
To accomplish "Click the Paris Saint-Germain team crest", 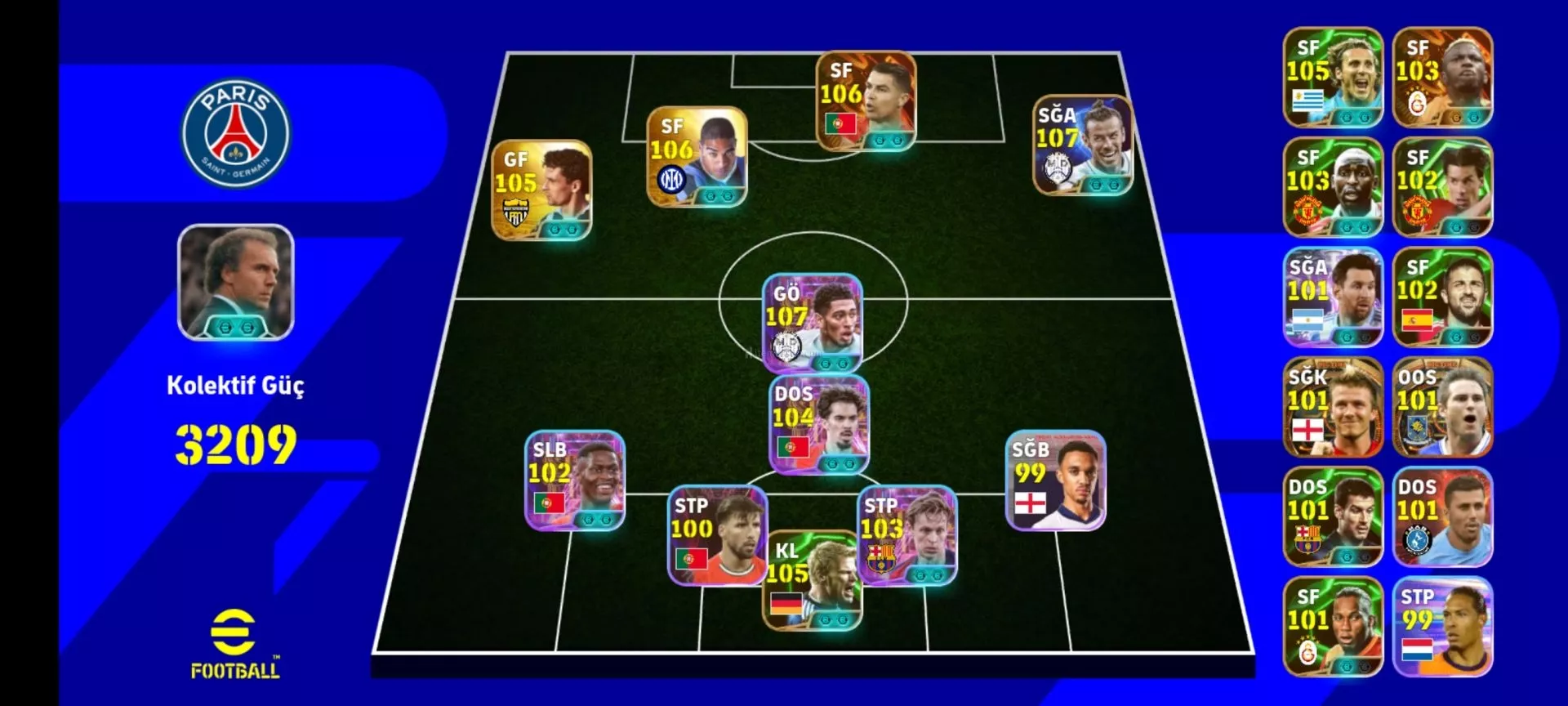I will [235, 133].
